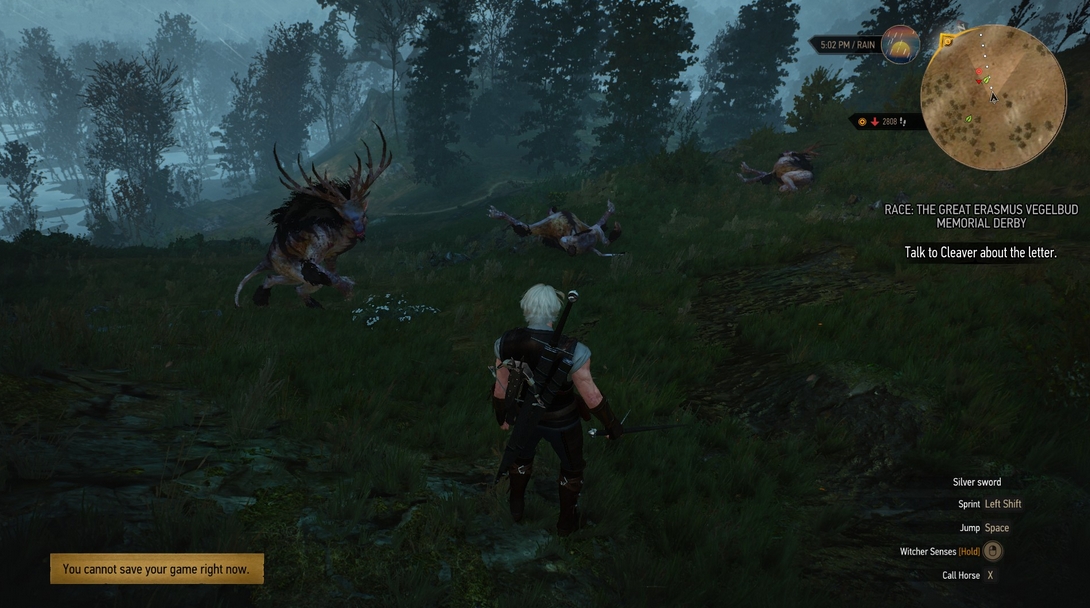The image size is (1090, 608).
Task: Click the lower green herb marker on minimap
Action: click(x=968, y=119)
